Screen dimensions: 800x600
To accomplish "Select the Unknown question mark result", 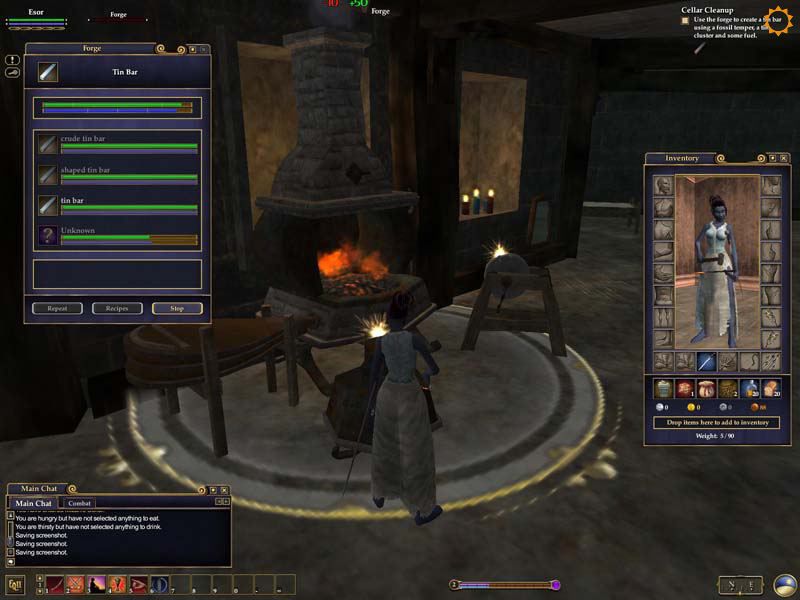I will [48, 235].
